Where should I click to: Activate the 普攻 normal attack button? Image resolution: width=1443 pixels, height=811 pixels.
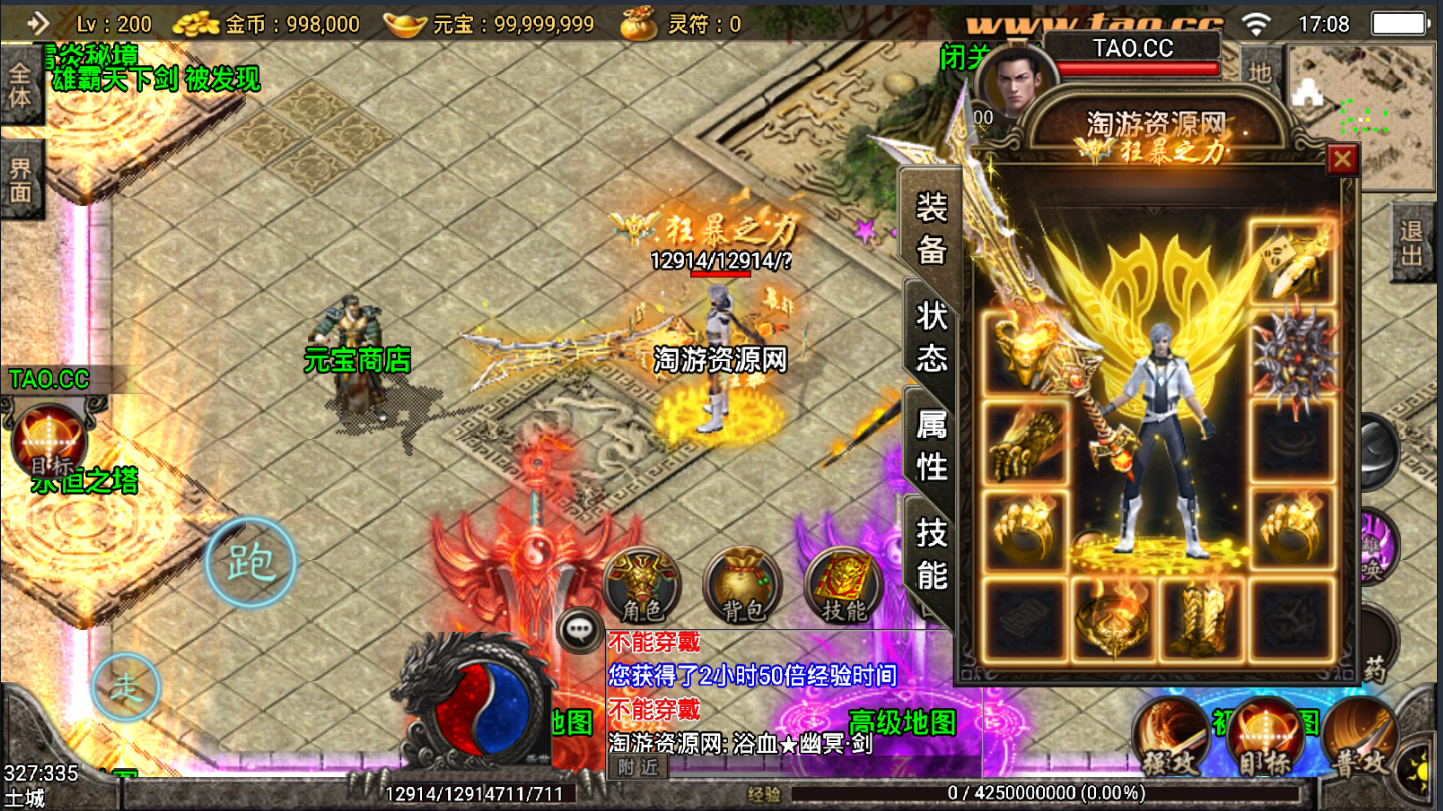1360,737
